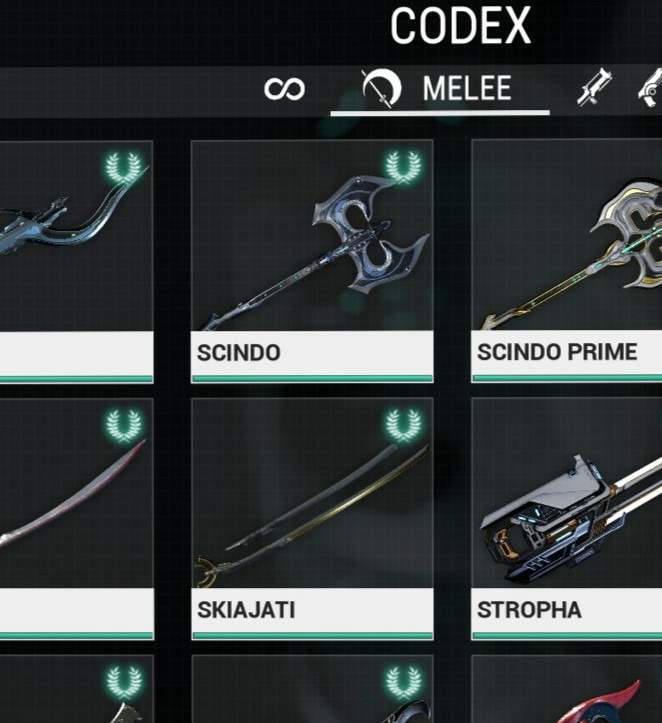
Task: Switch to the Melee tab
Action: [440, 89]
